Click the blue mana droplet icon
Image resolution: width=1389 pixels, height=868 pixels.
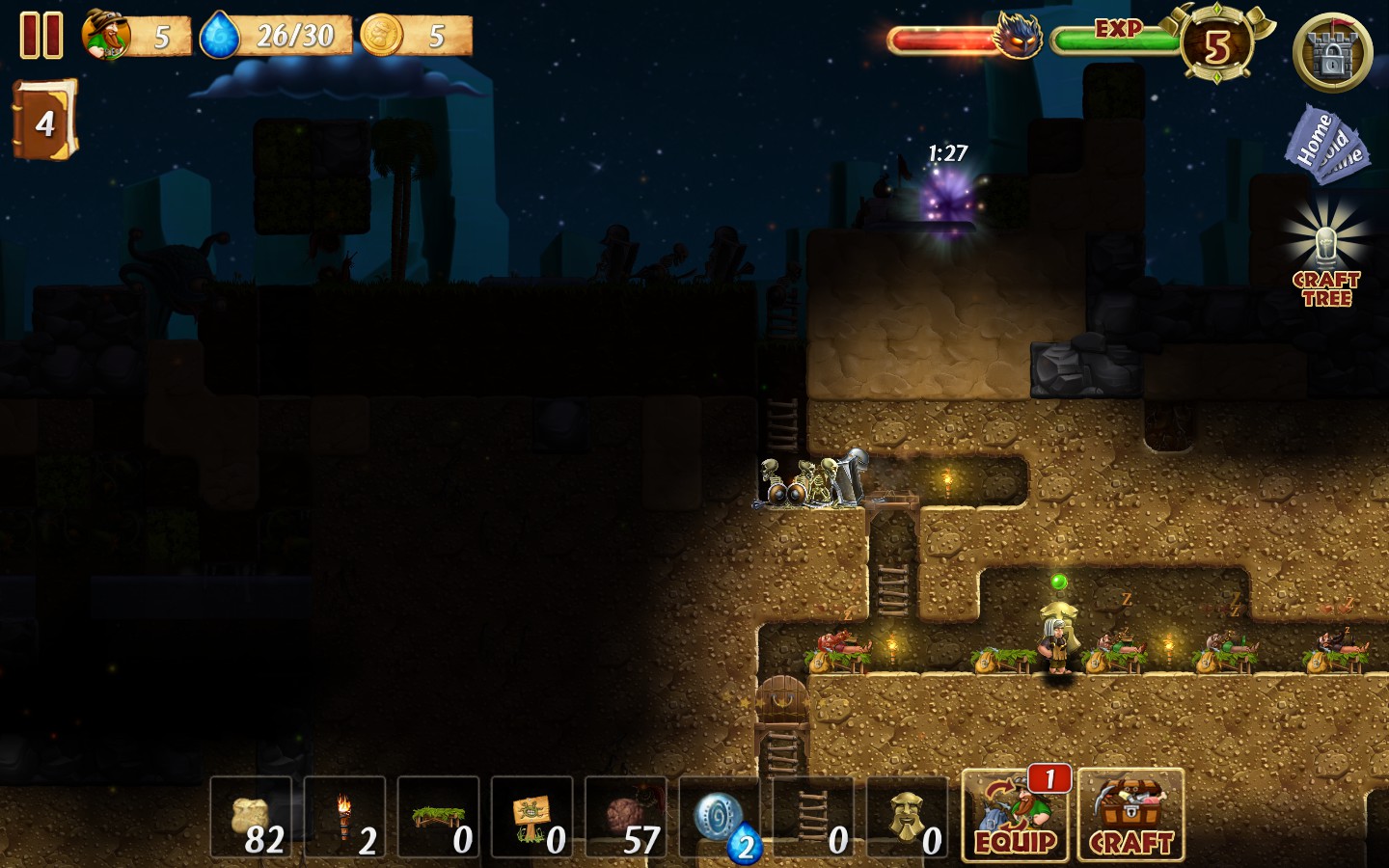coord(220,37)
